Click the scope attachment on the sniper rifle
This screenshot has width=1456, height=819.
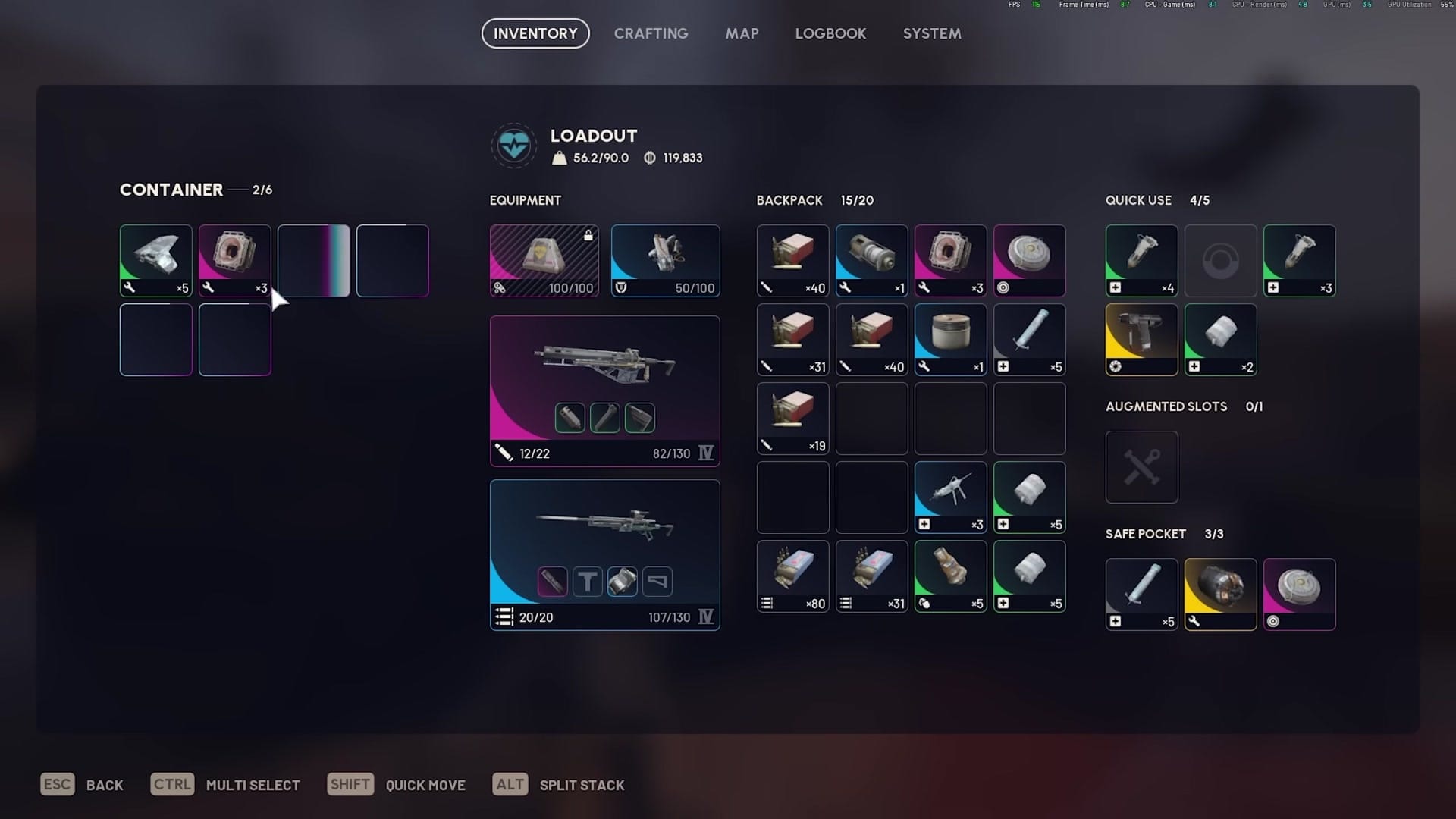tap(622, 581)
